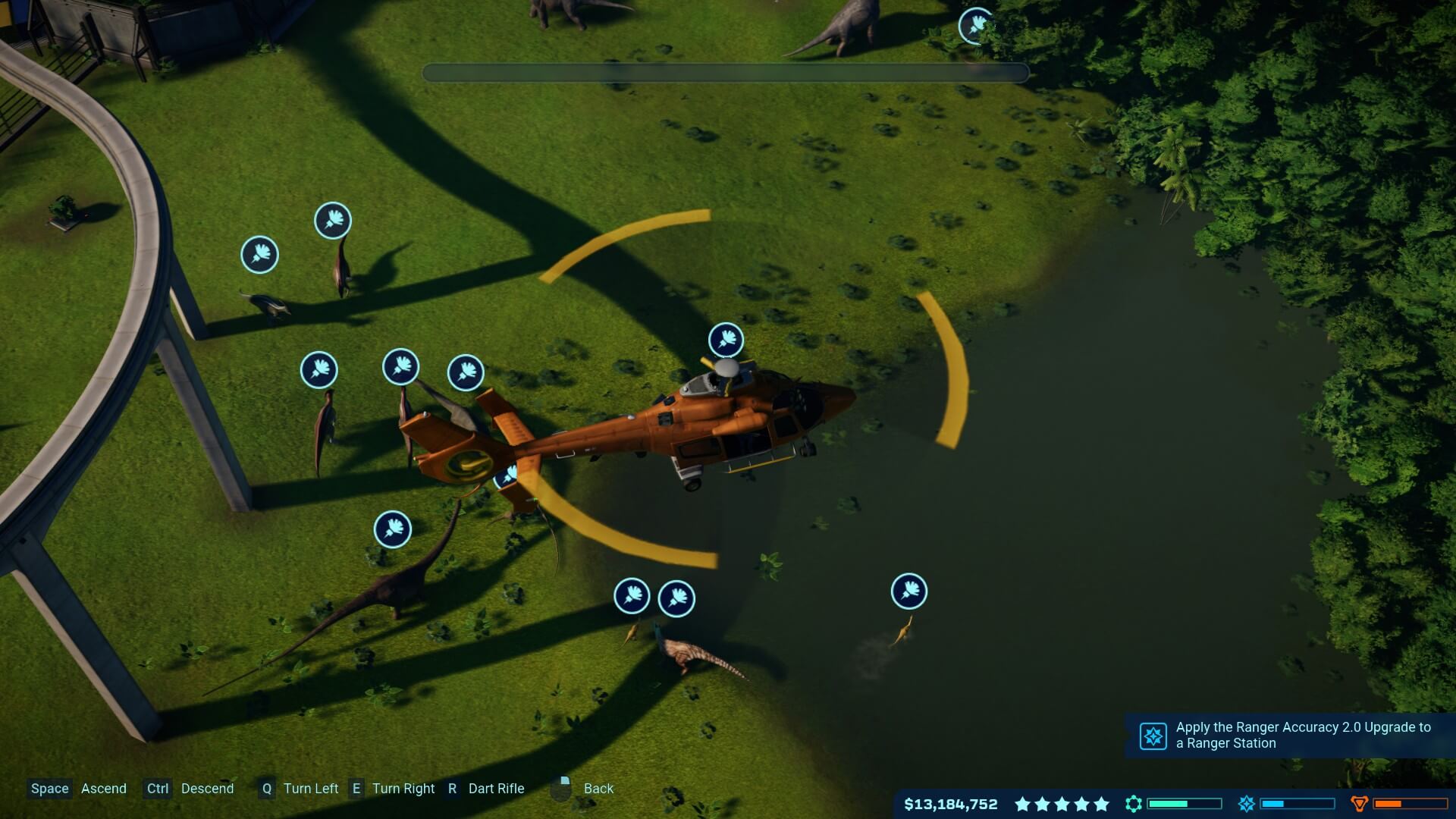1456x819 pixels.
Task: Select the marker above the long-necked sauropod's head
Action: [393, 529]
